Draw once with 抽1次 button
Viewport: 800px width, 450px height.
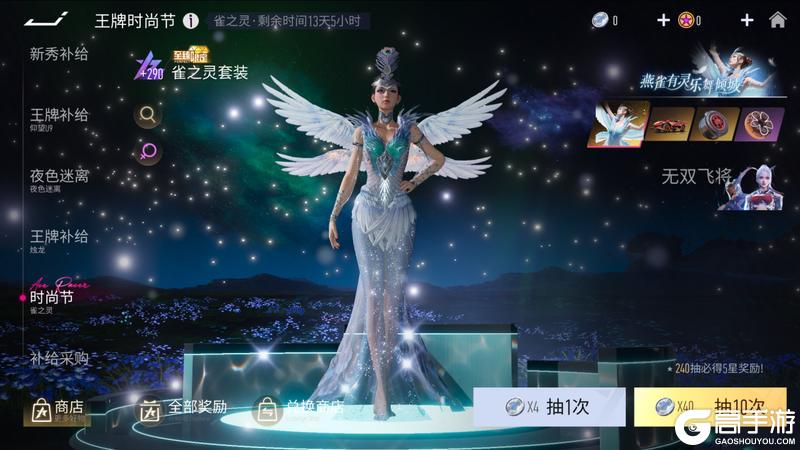click(x=549, y=407)
